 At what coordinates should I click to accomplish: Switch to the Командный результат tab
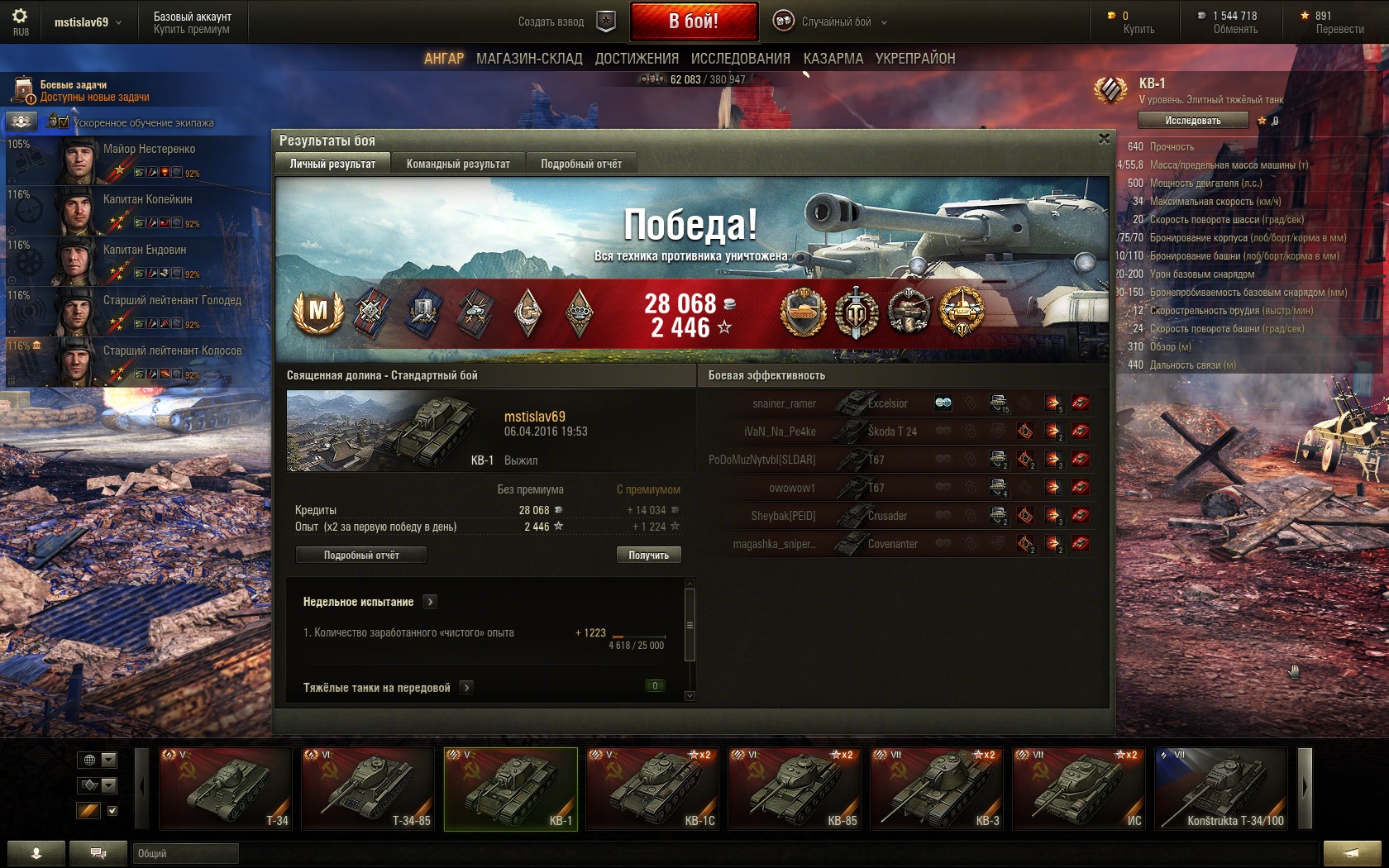[458, 164]
